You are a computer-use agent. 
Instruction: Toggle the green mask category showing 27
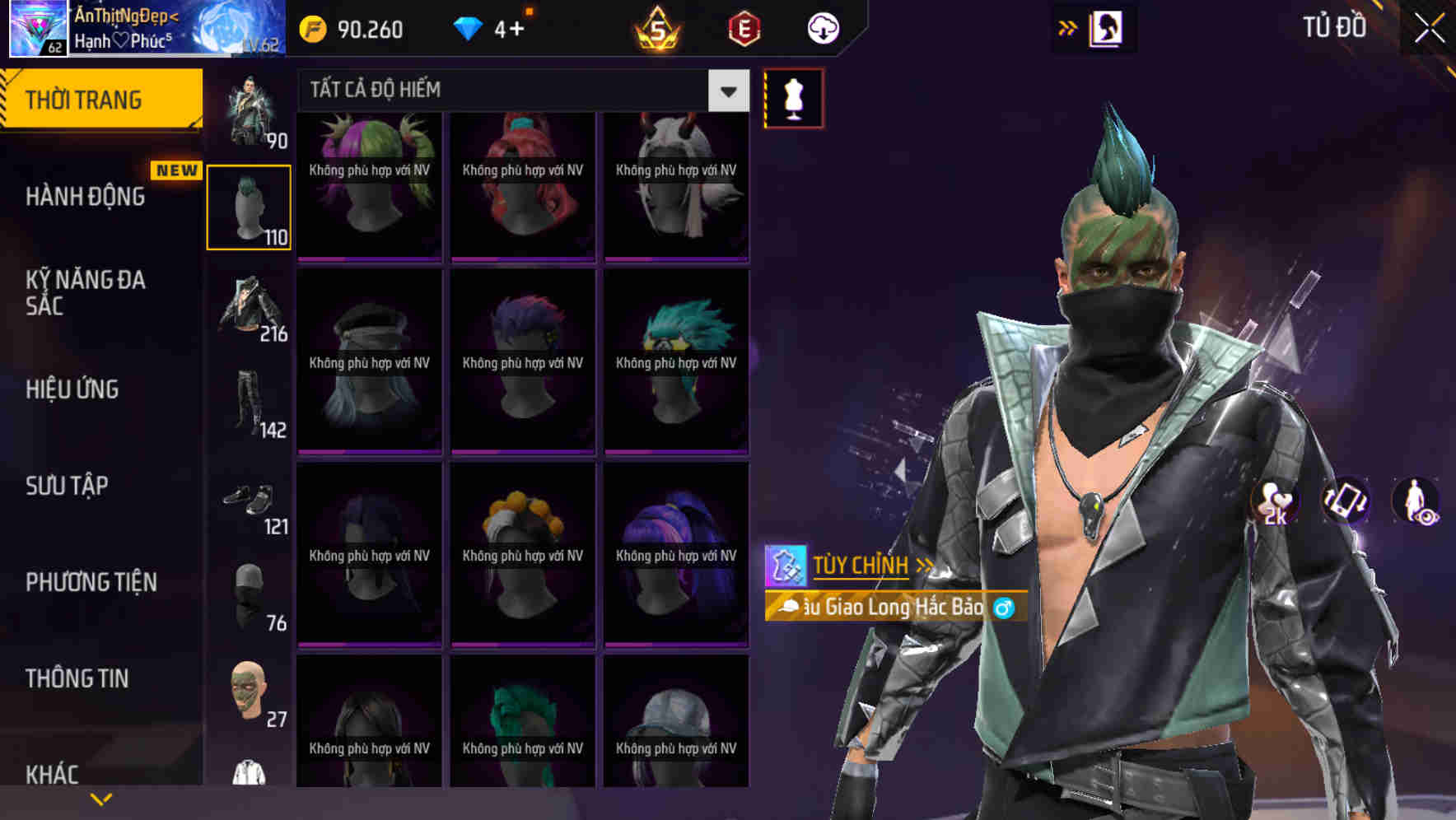point(250,694)
